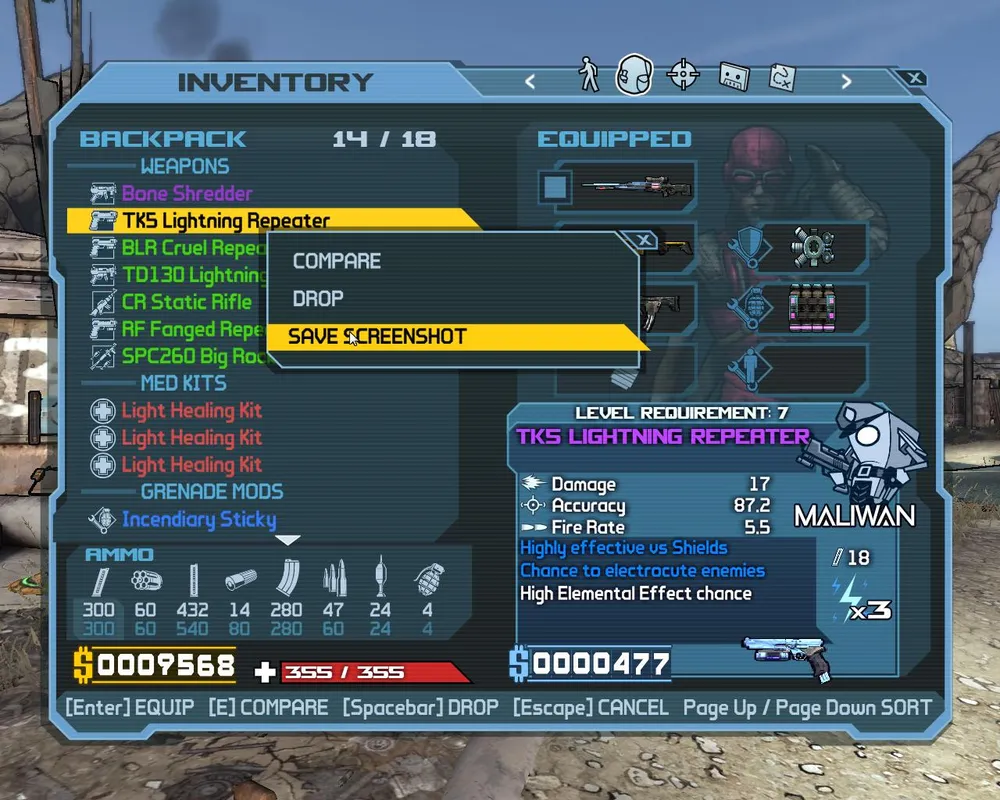Select the Incendiary Sticky grenade mod
Image resolution: width=1000 pixels, height=800 pixels.
point(199,519)
